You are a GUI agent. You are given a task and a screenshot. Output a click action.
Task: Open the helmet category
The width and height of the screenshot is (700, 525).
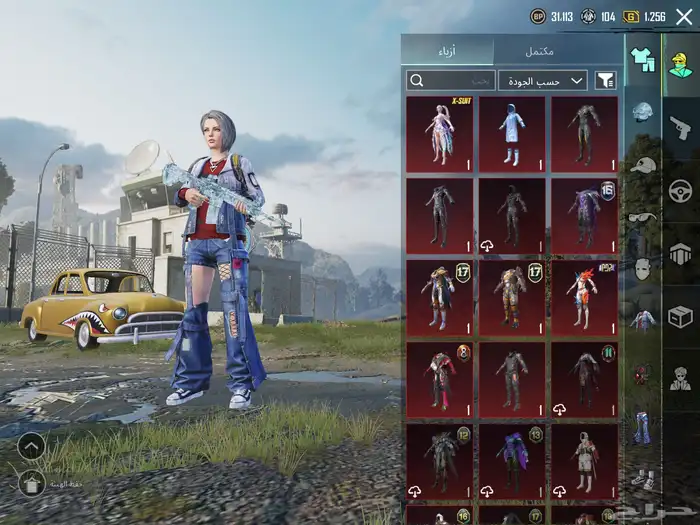point(642,111)
